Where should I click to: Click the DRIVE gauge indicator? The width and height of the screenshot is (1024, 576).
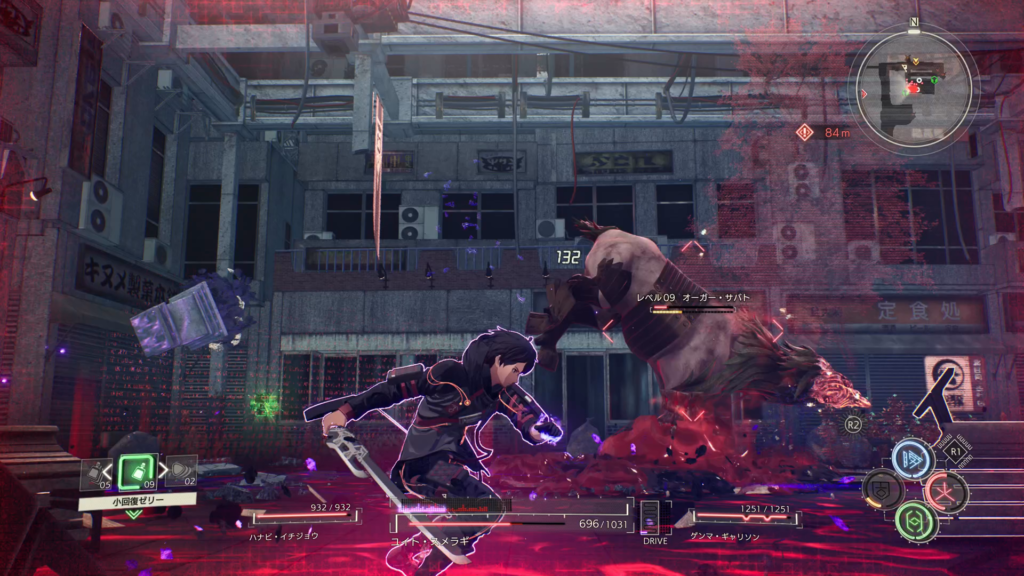tap(654, 520)
